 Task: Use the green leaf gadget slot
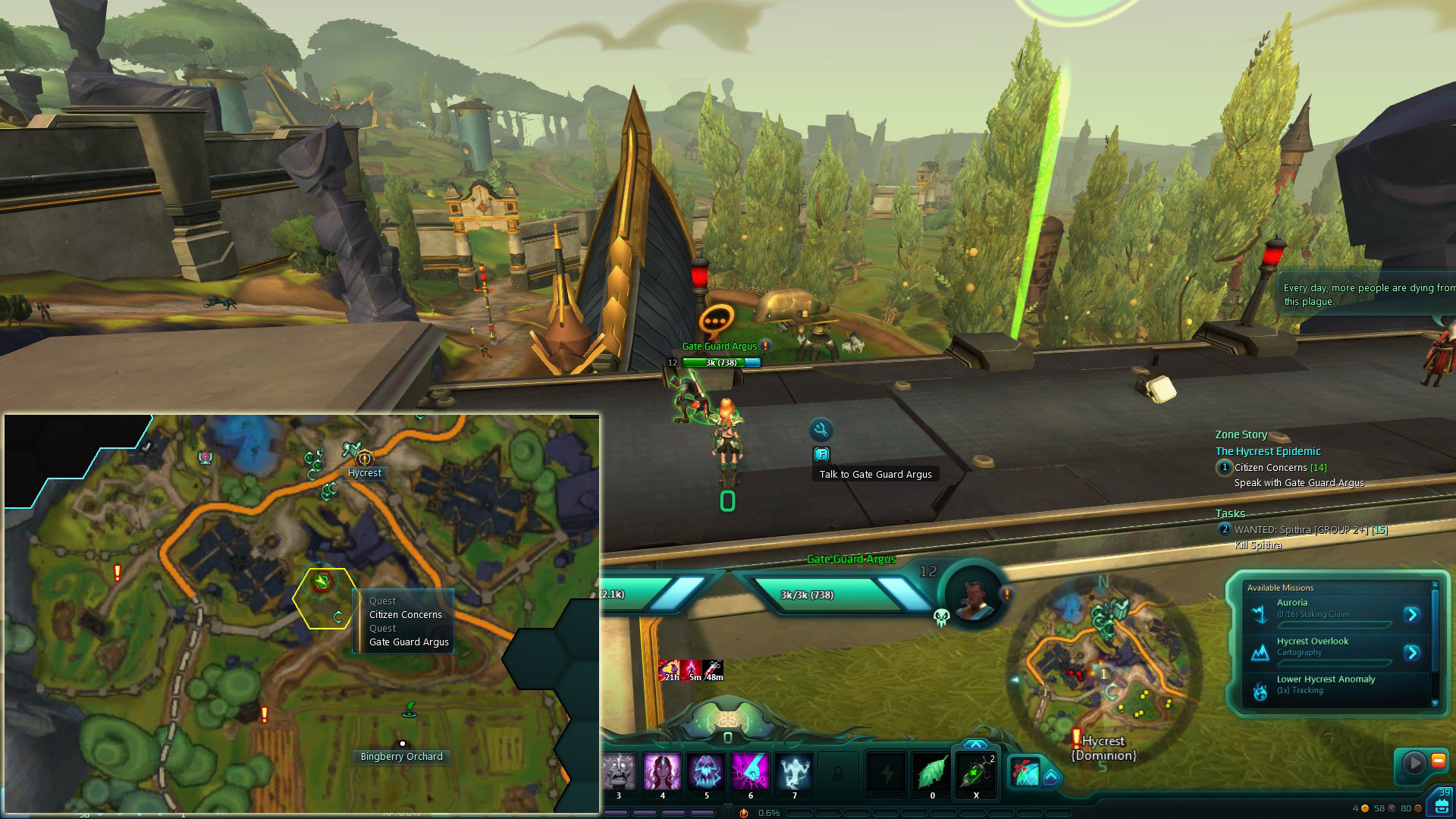[x=932, y=772]
